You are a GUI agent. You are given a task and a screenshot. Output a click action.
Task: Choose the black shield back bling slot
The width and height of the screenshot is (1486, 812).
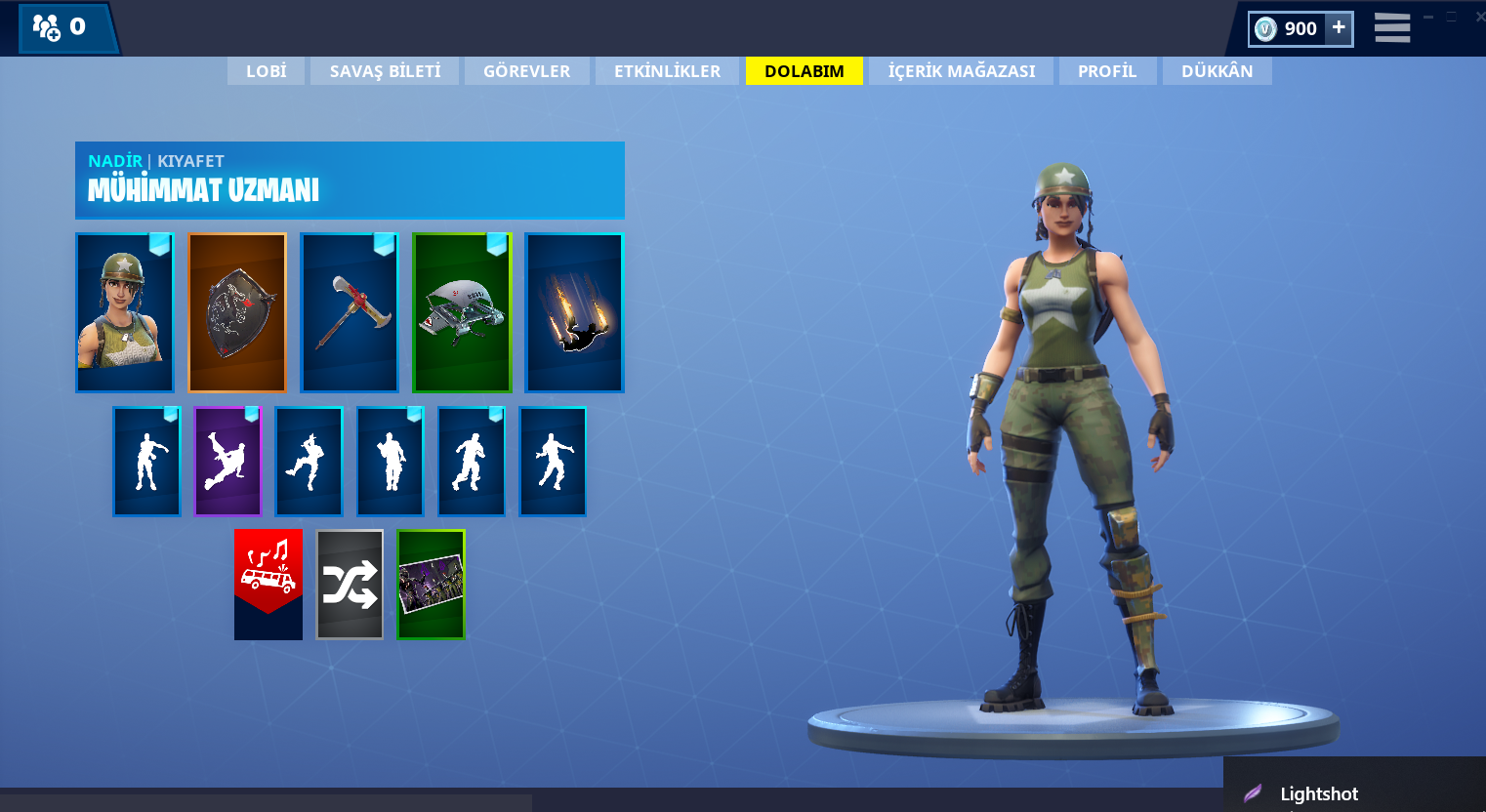(237, 312)
